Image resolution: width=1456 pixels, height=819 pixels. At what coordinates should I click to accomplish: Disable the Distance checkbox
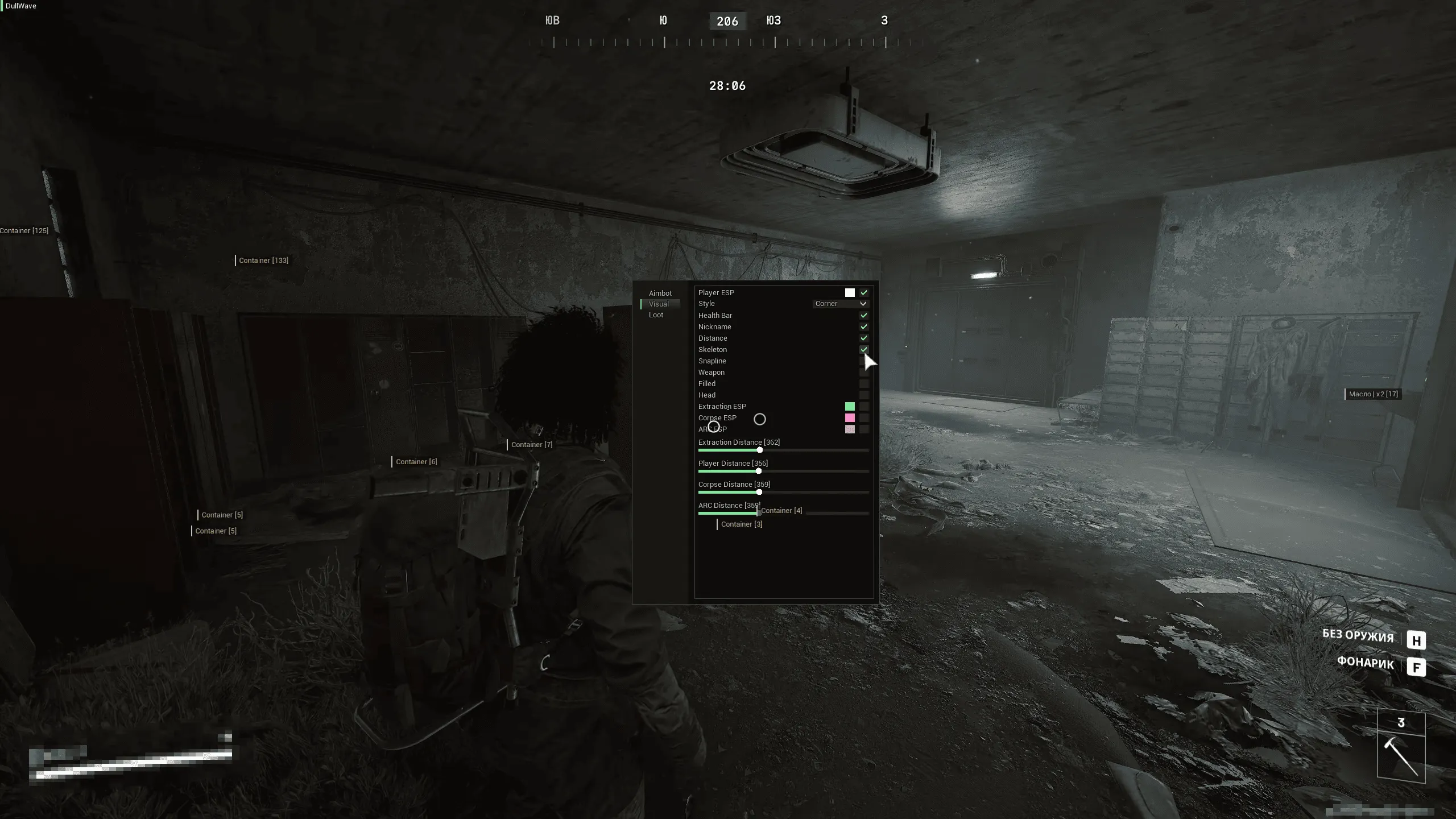[864, 338]
